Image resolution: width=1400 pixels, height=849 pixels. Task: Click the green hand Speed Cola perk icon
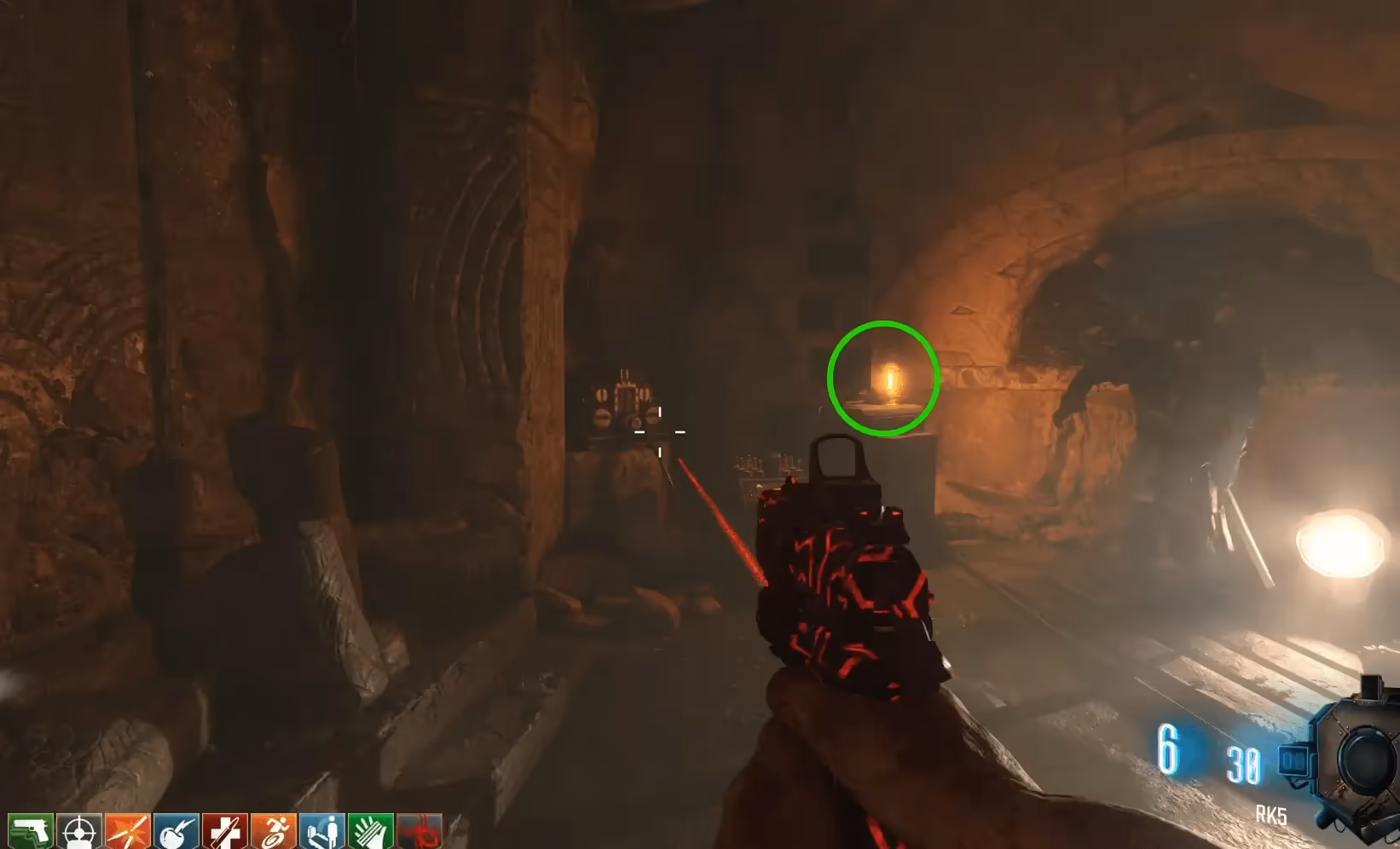pyautogui.click(x=371, y=831)
